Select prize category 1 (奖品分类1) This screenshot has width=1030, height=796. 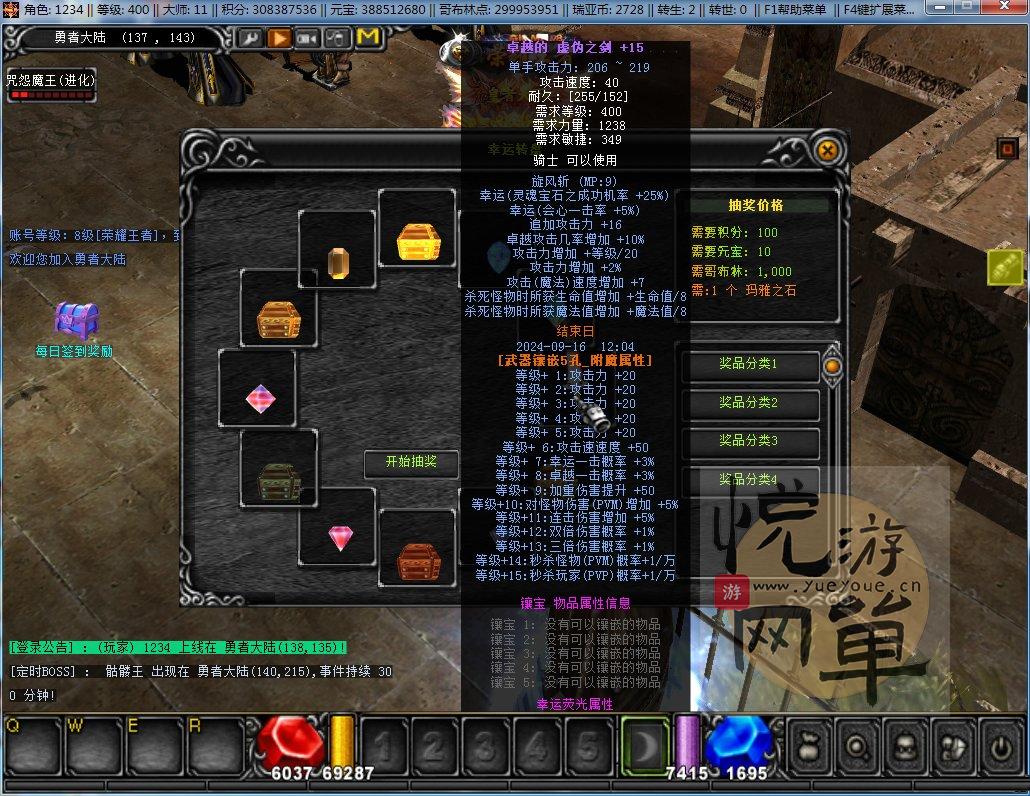click(x=749, y=365)
